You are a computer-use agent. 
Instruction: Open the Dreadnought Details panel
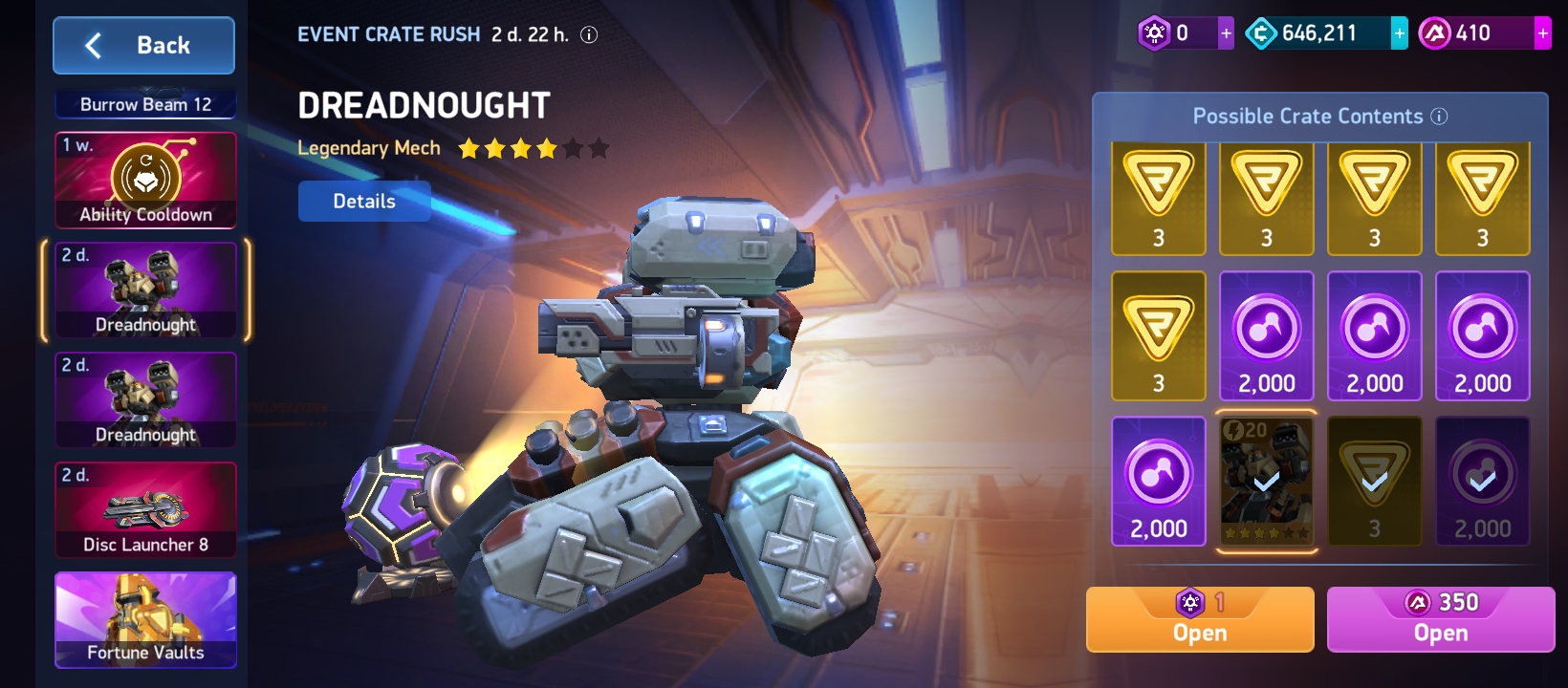[364, 202]
